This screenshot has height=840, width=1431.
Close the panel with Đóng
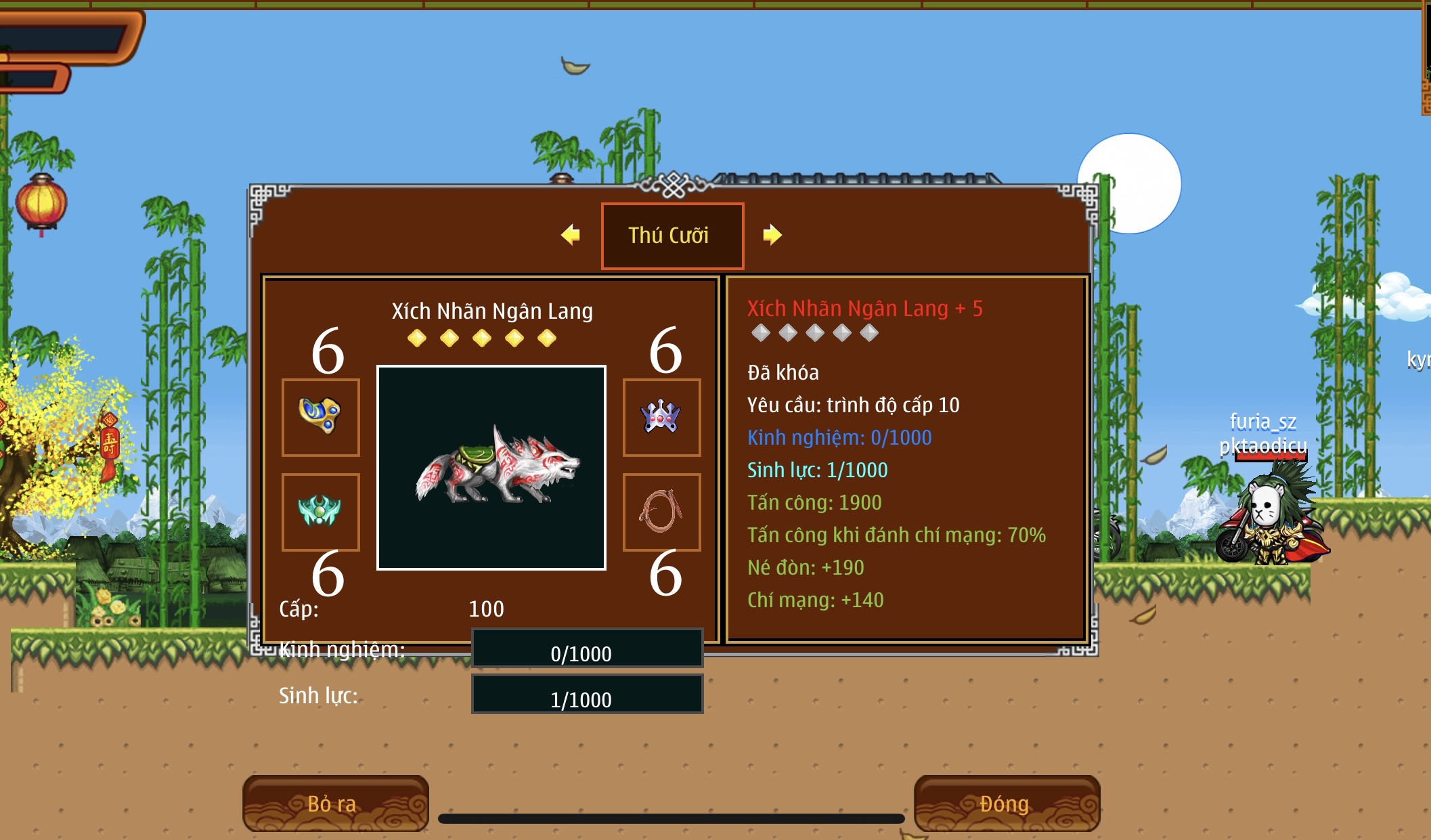pos(1006,803)
